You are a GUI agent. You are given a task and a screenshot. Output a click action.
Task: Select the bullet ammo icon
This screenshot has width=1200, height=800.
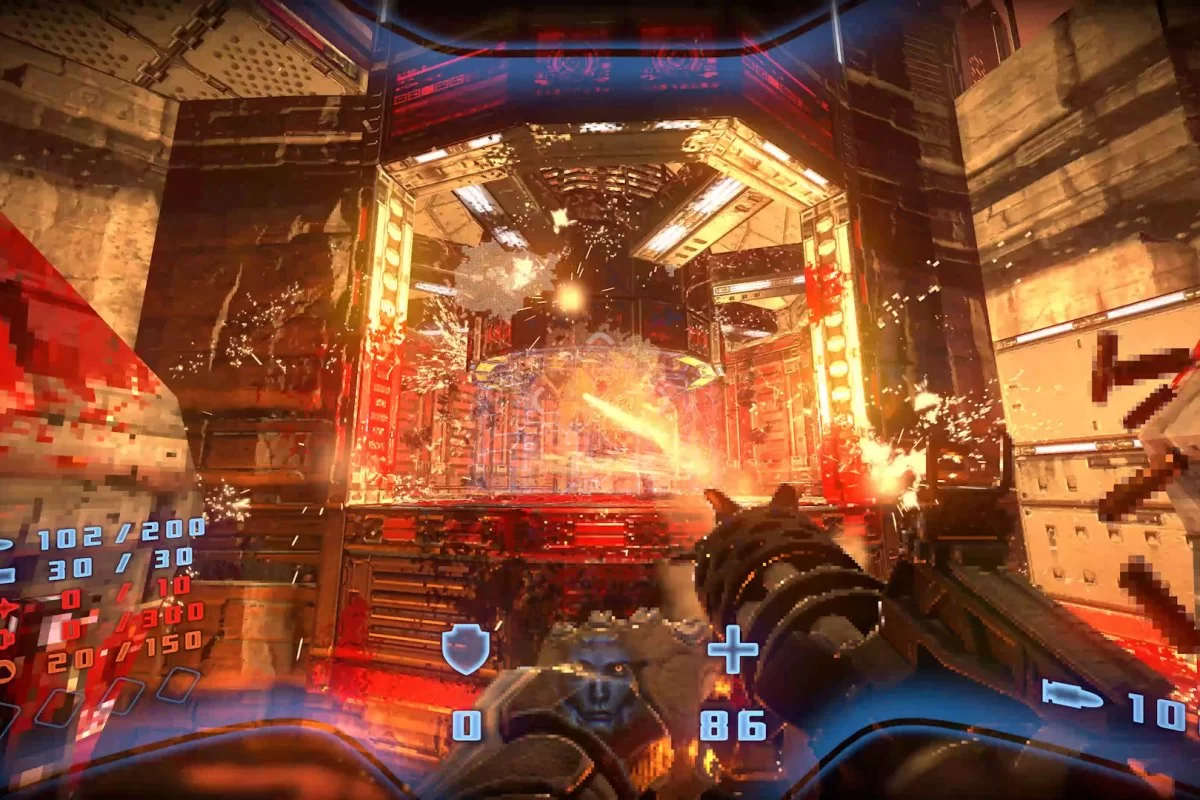[1071, 693]
